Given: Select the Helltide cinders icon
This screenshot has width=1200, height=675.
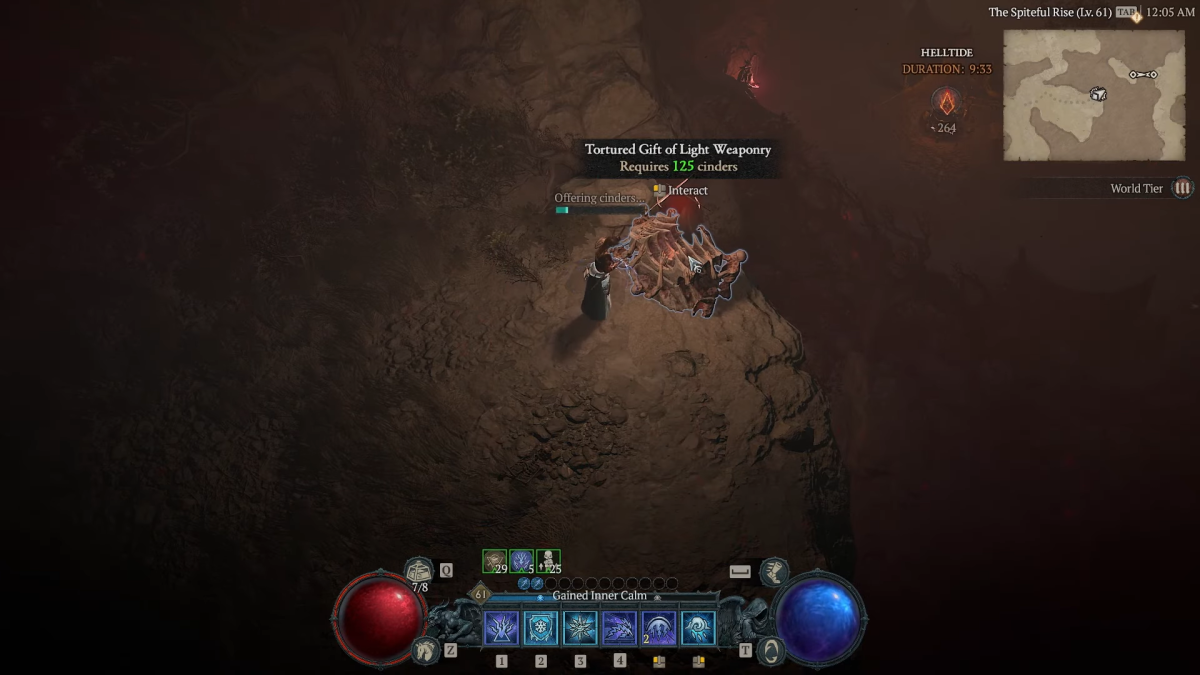Looking at the screenshot, I should (946, 102).
